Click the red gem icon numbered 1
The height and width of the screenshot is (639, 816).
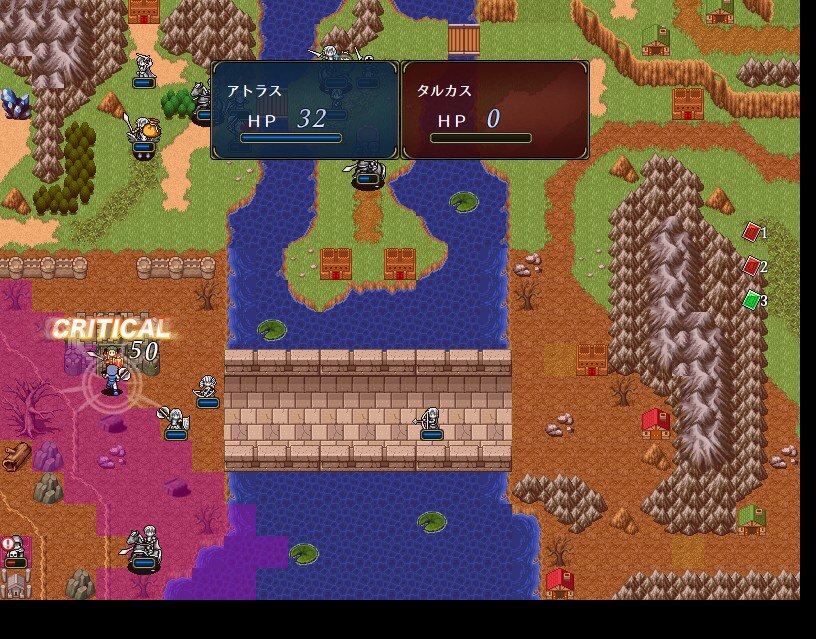point(752,233)
